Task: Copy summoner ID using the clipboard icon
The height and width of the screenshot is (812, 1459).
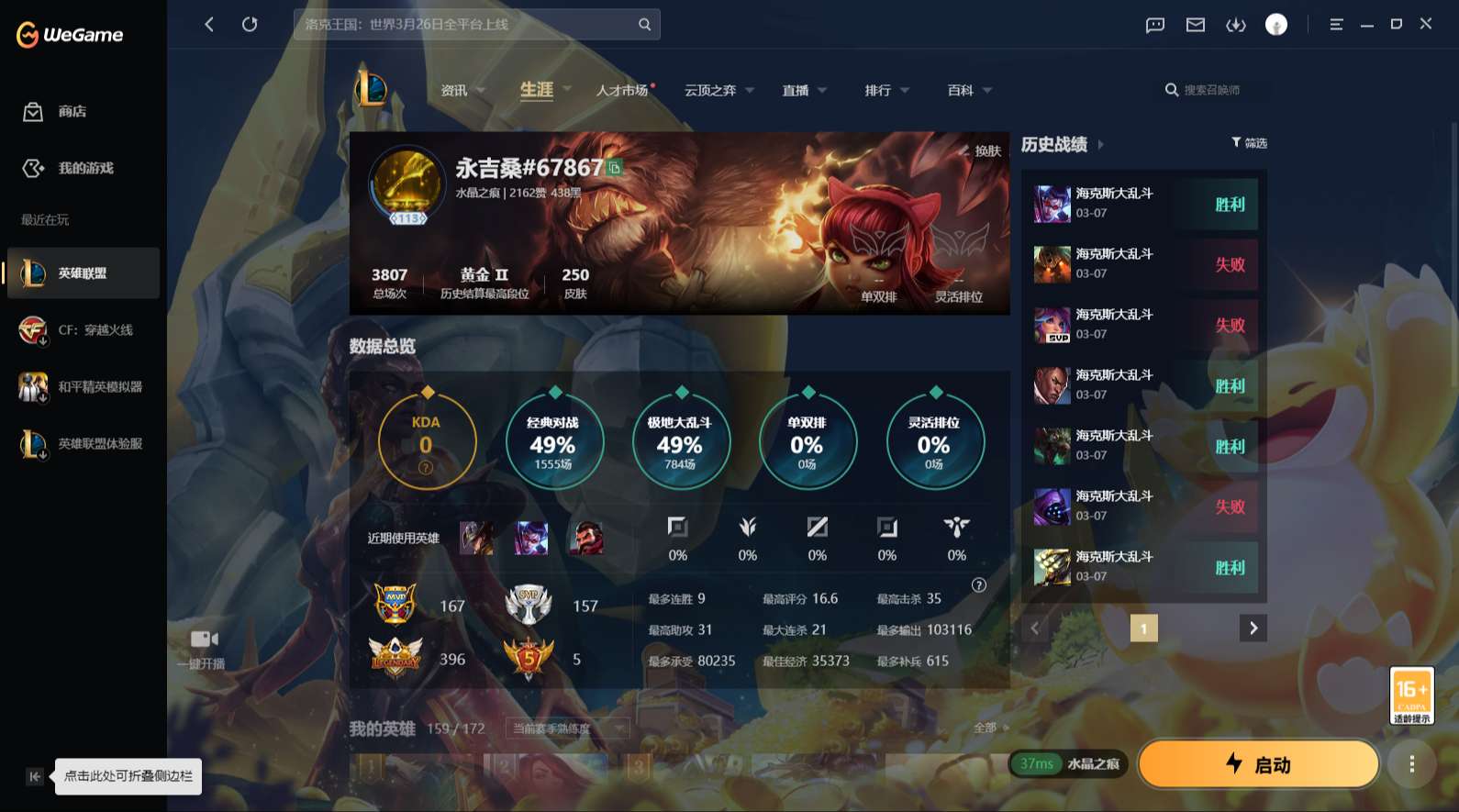Action: pyautogui.click(x=615, y=168)
